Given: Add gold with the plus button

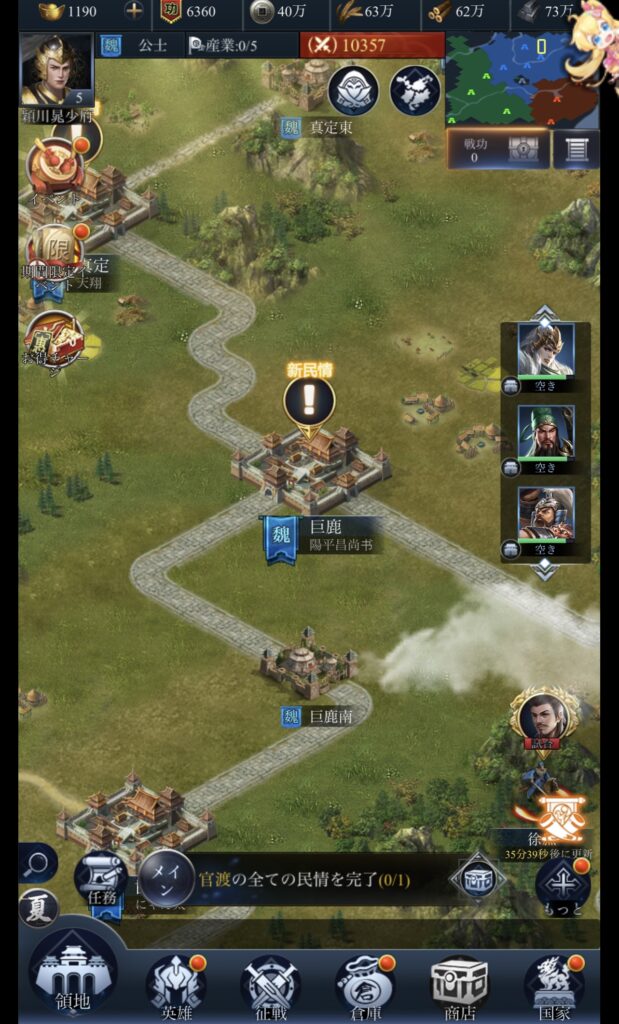Looking at the screenshot, I should click(133, 12).
